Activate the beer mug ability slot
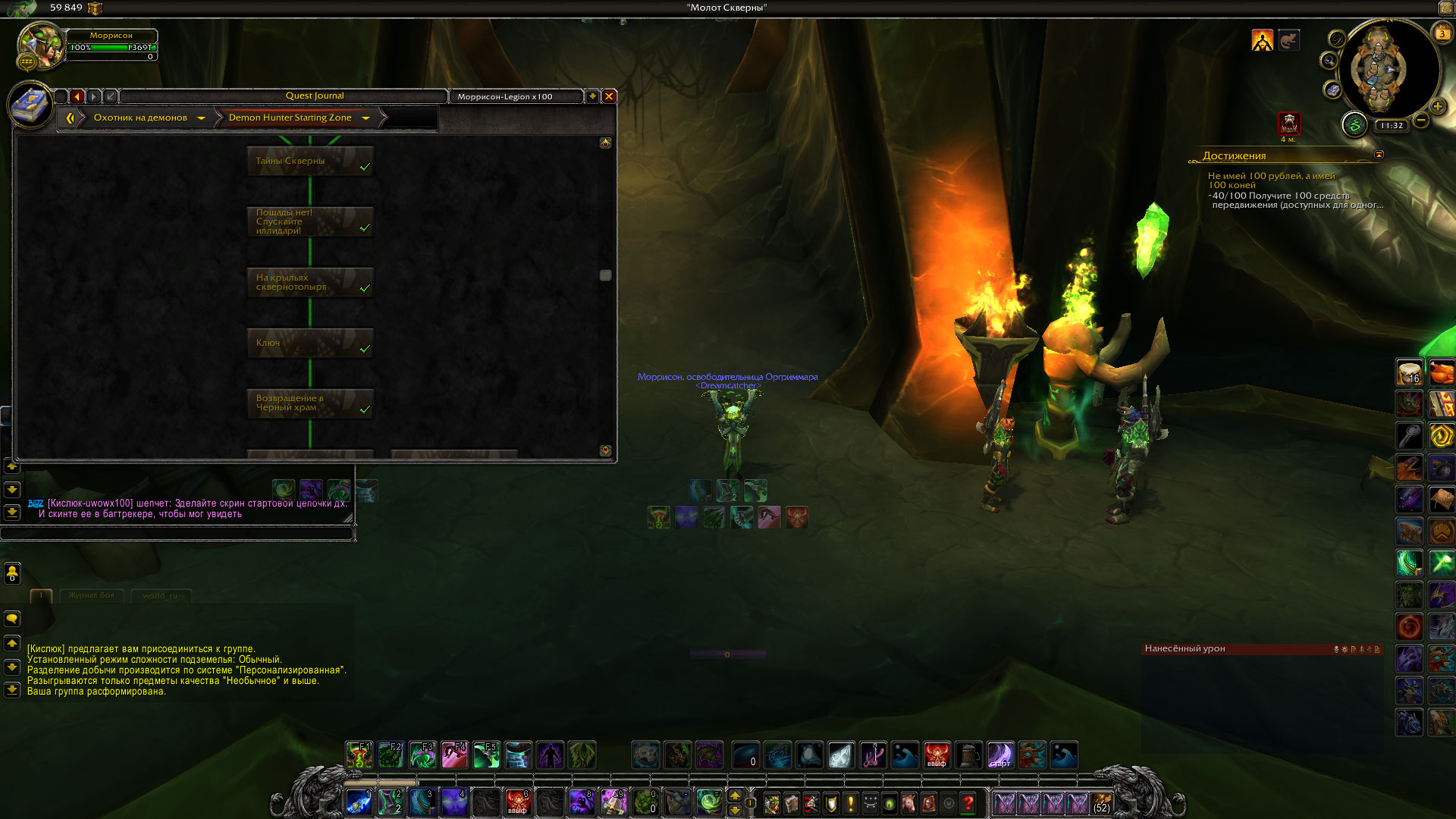Image resolution: width=1456 pixels, height=819 pixels. click(968, 755)
